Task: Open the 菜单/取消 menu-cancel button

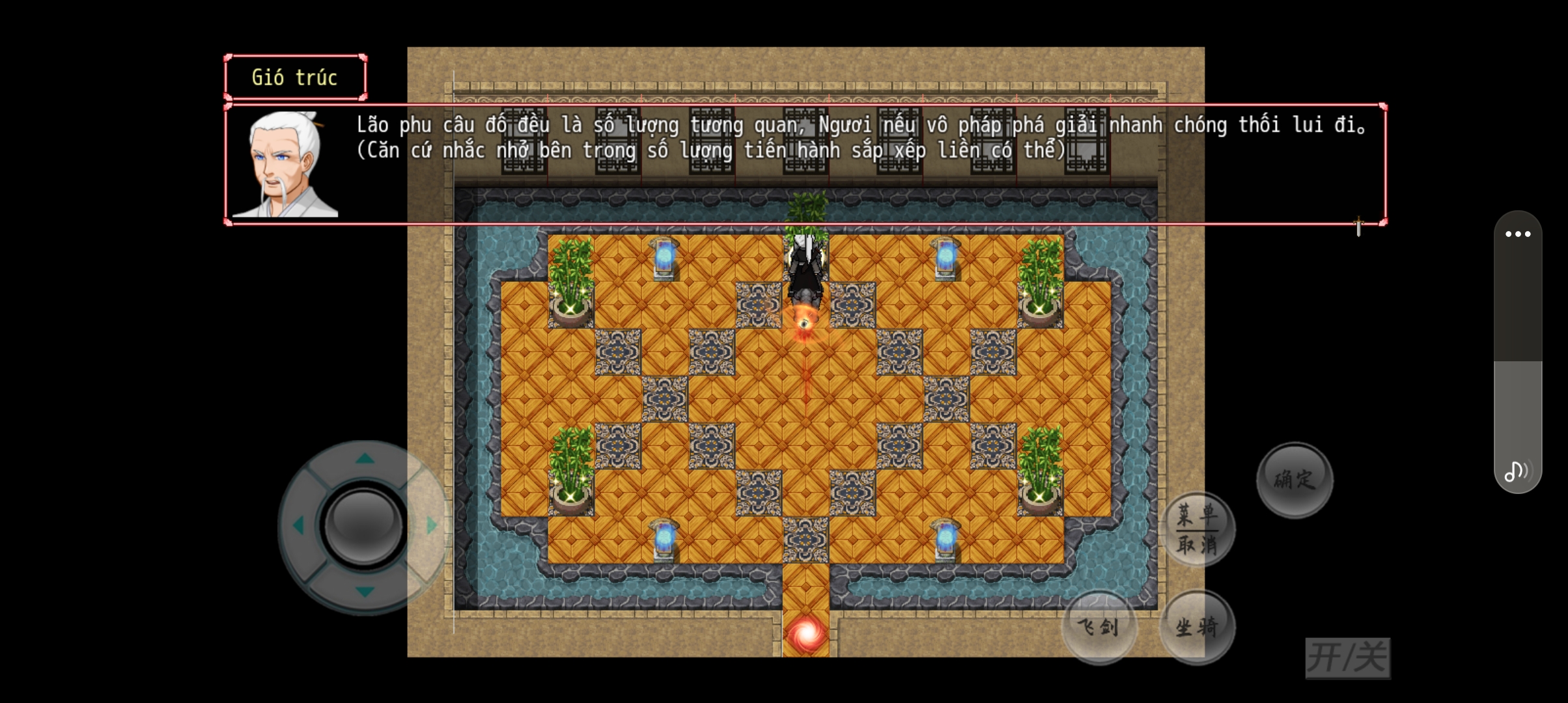Action: (1197, 529)
